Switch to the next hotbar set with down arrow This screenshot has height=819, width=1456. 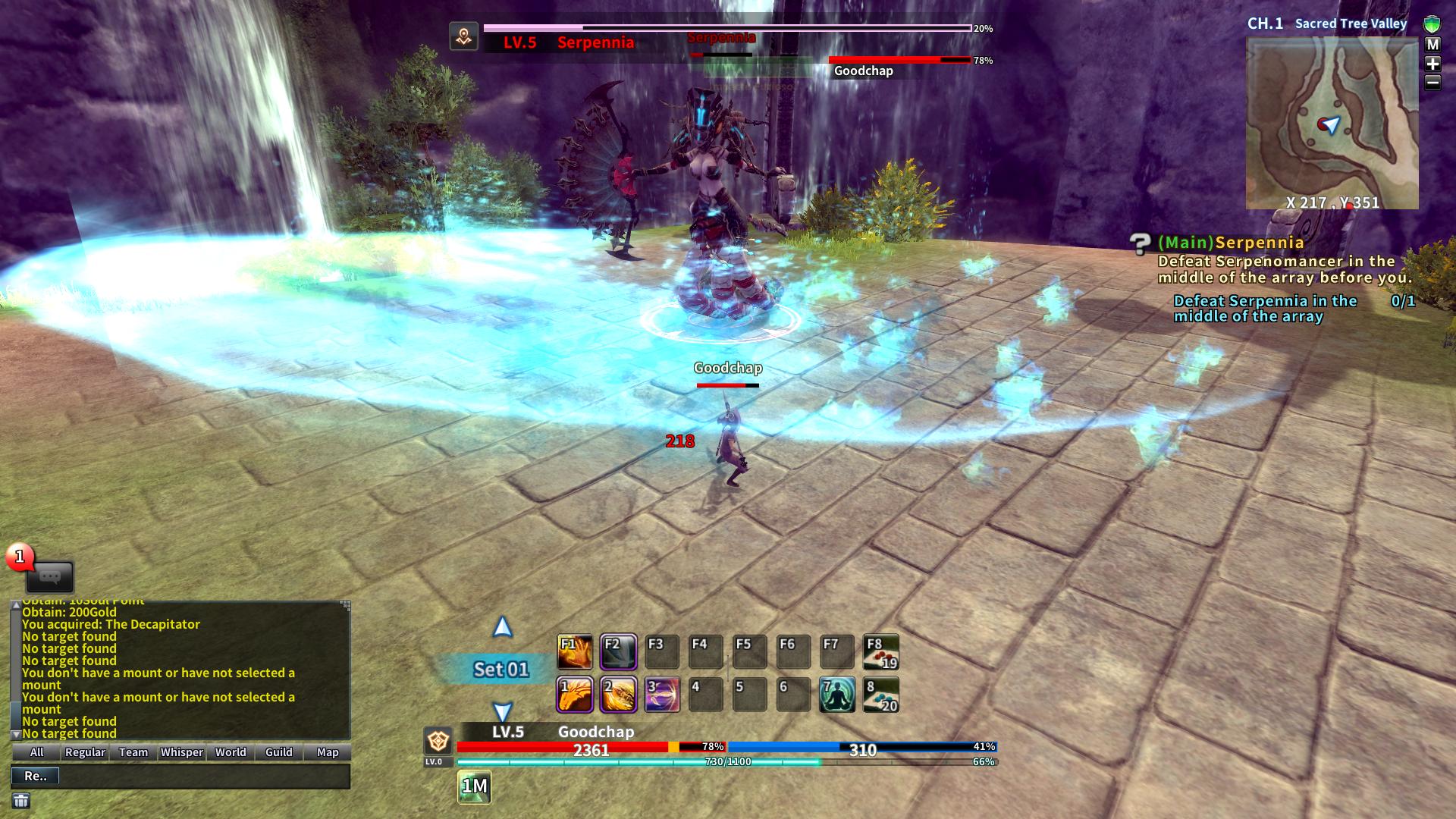point(502,712)
